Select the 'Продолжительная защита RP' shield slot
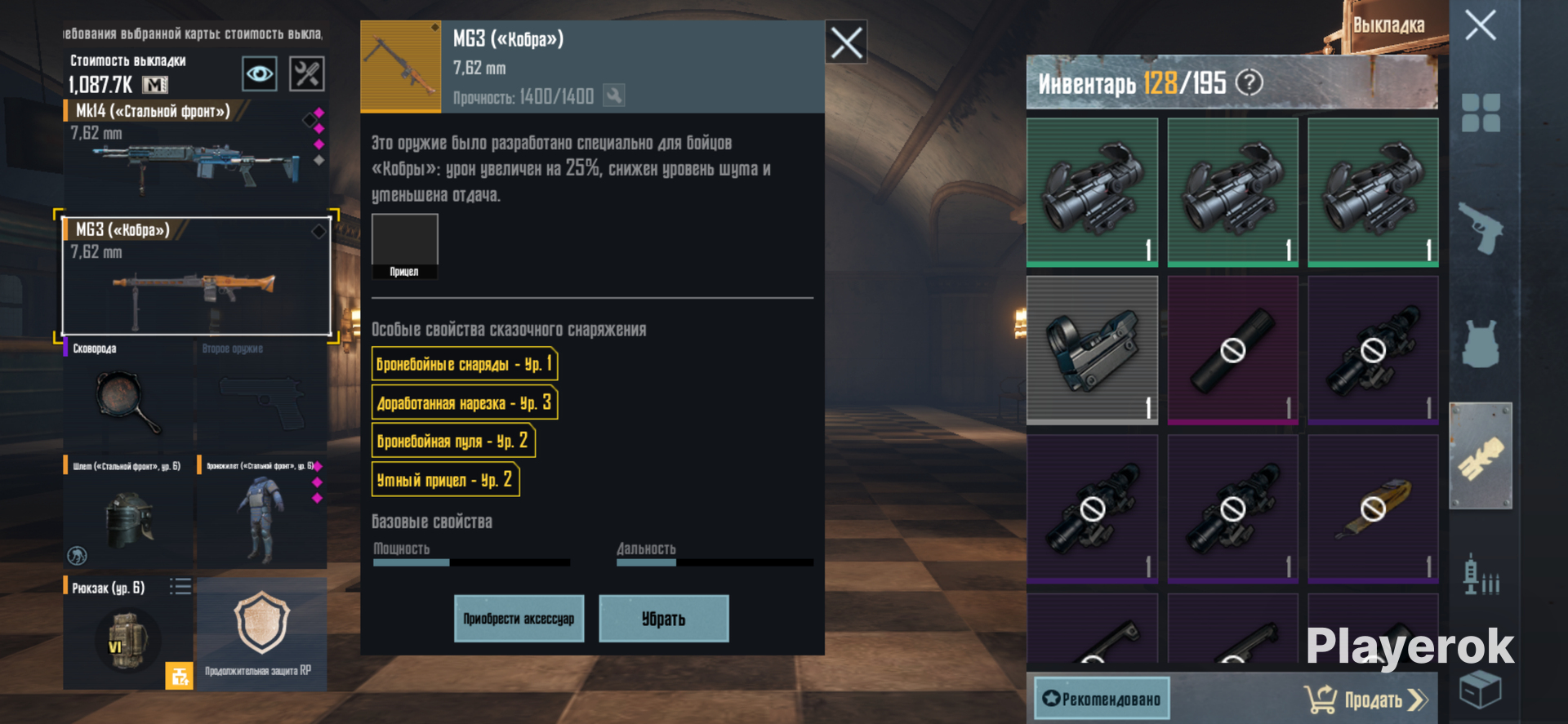 pos(261,633)
